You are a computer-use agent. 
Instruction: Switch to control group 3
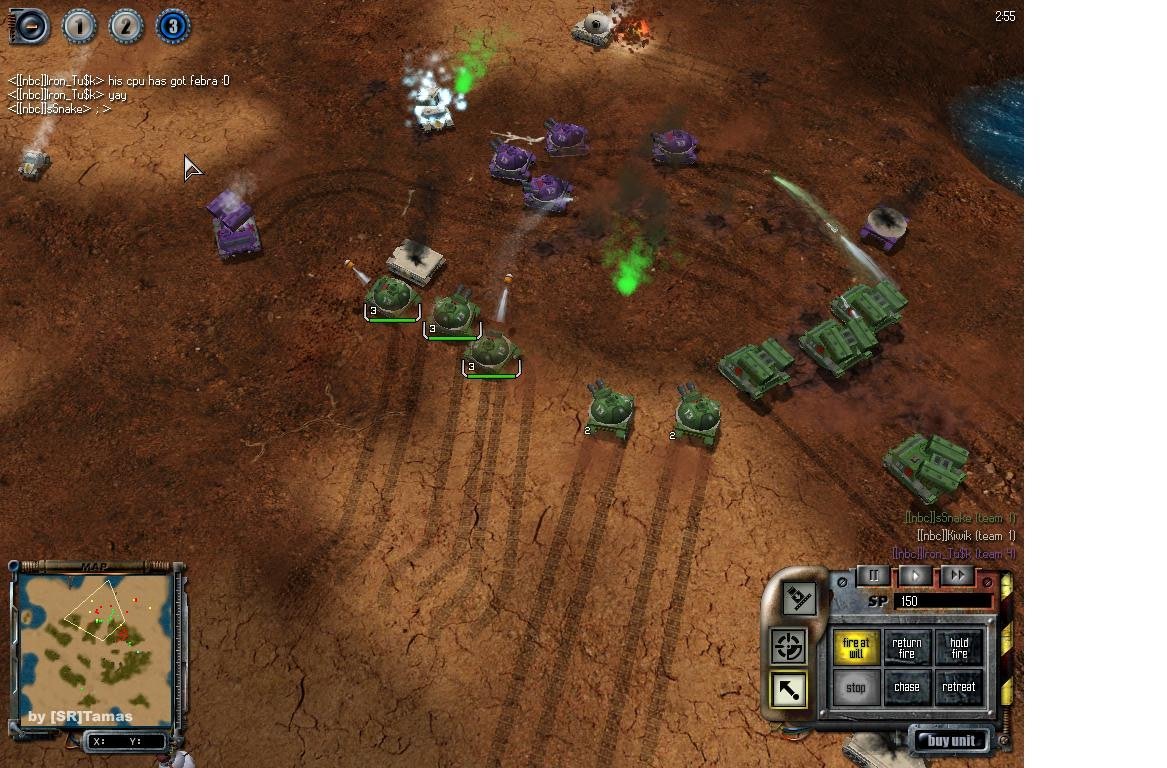[x=173, y=27]
